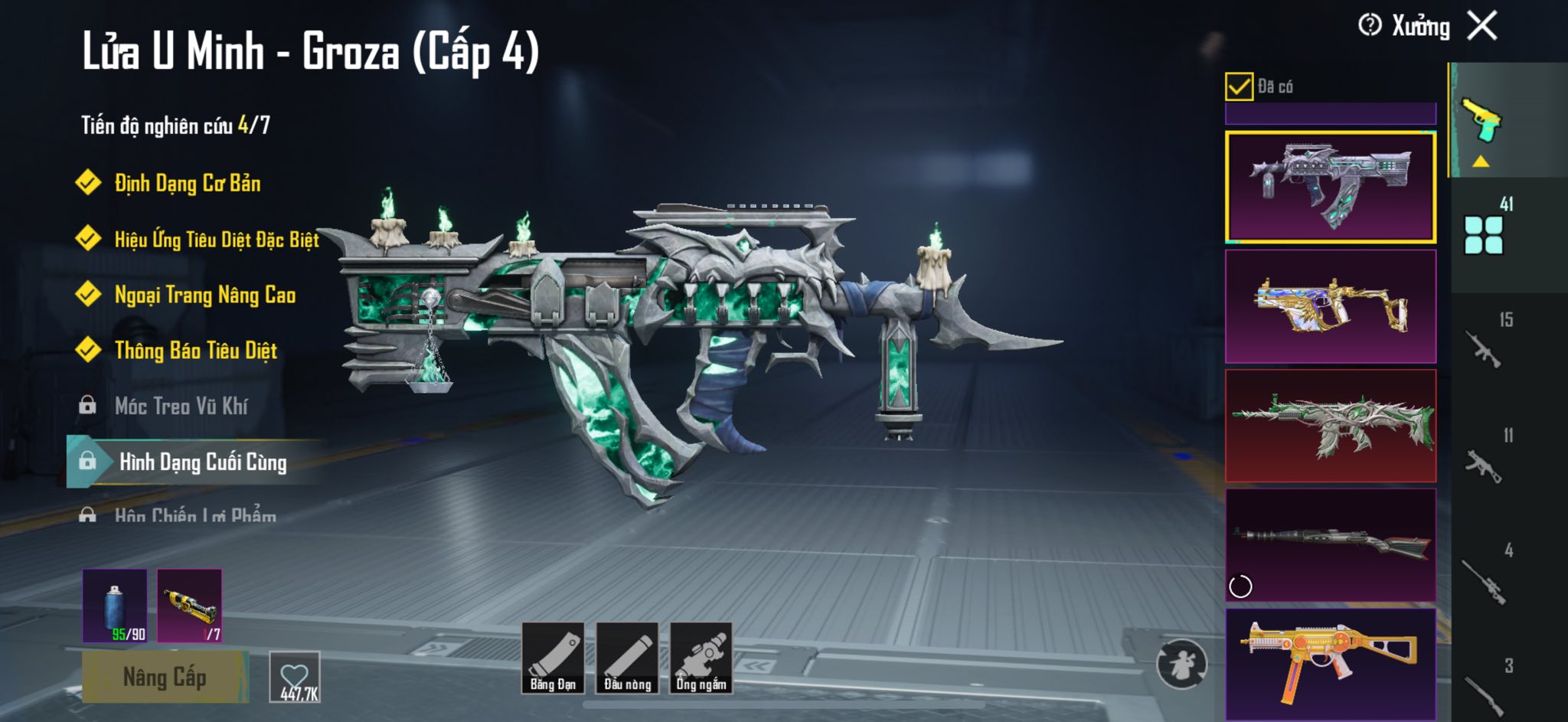Select the gold and blue Vector skin thumbnail
Screen dimensions: 1568x722
click(x=1331, y=306)
